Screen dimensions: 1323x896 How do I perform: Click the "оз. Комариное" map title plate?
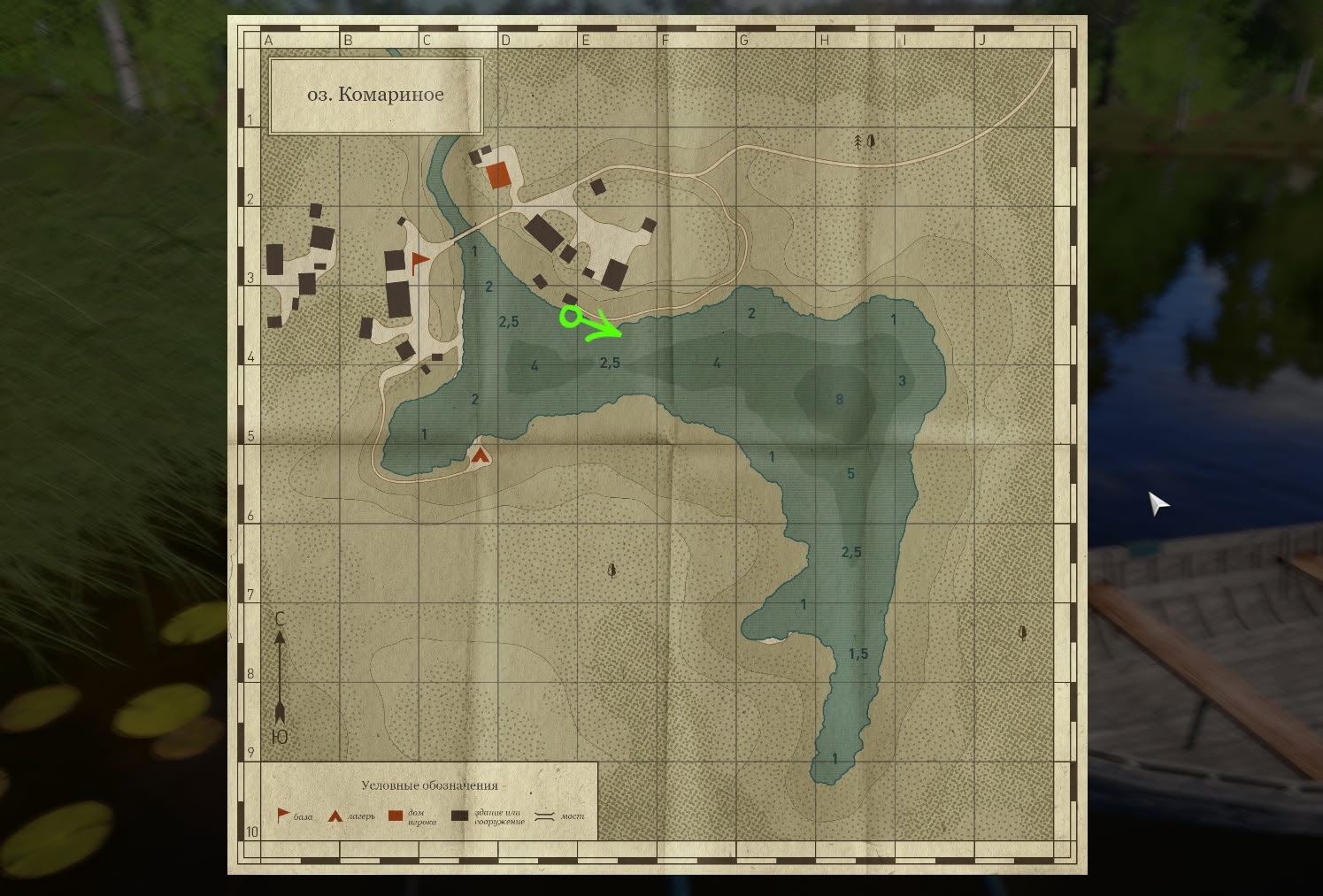click(x=375, y=96)
